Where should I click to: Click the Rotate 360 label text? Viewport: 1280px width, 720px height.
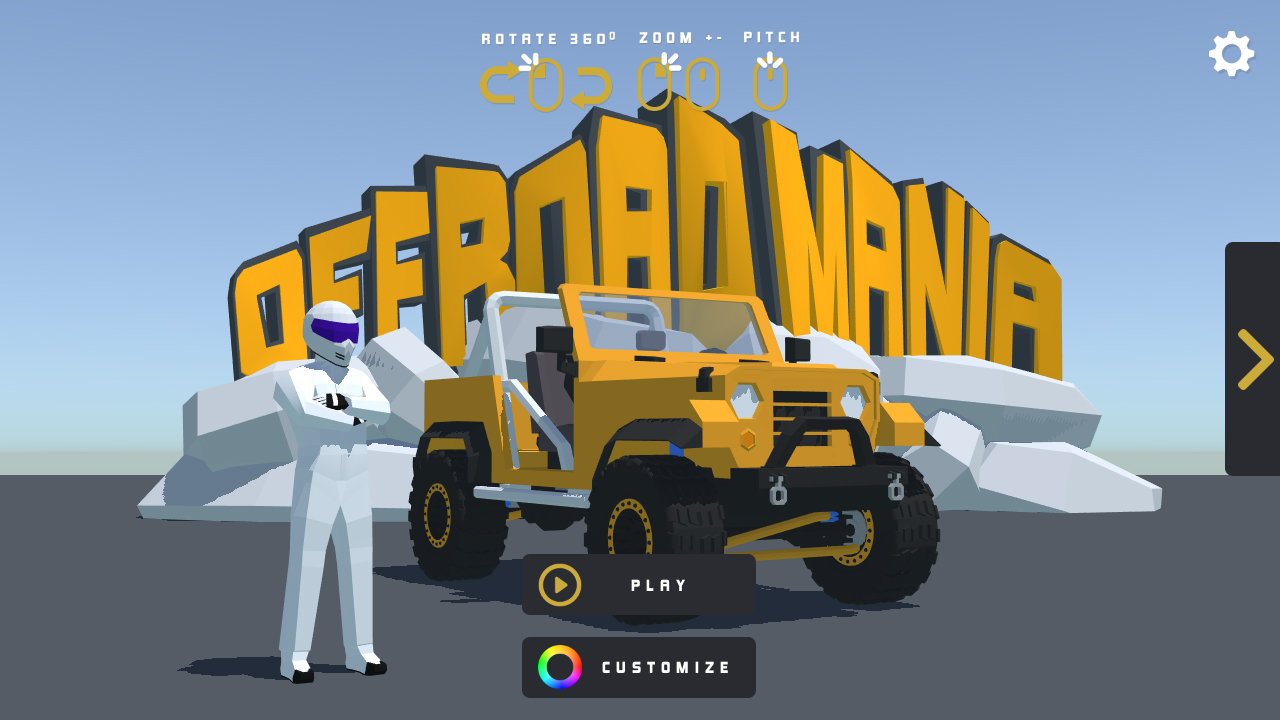(547, 37)
